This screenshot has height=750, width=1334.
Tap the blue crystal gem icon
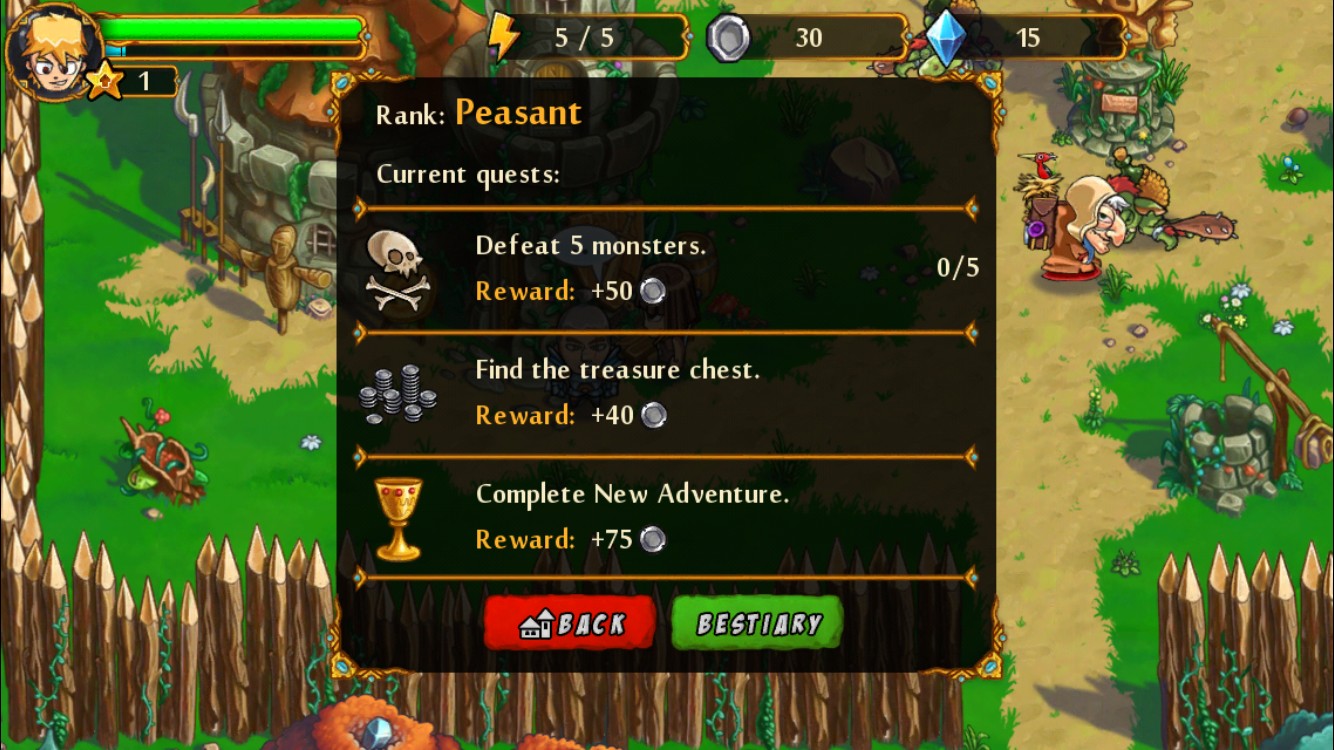[x=944, y=39]
